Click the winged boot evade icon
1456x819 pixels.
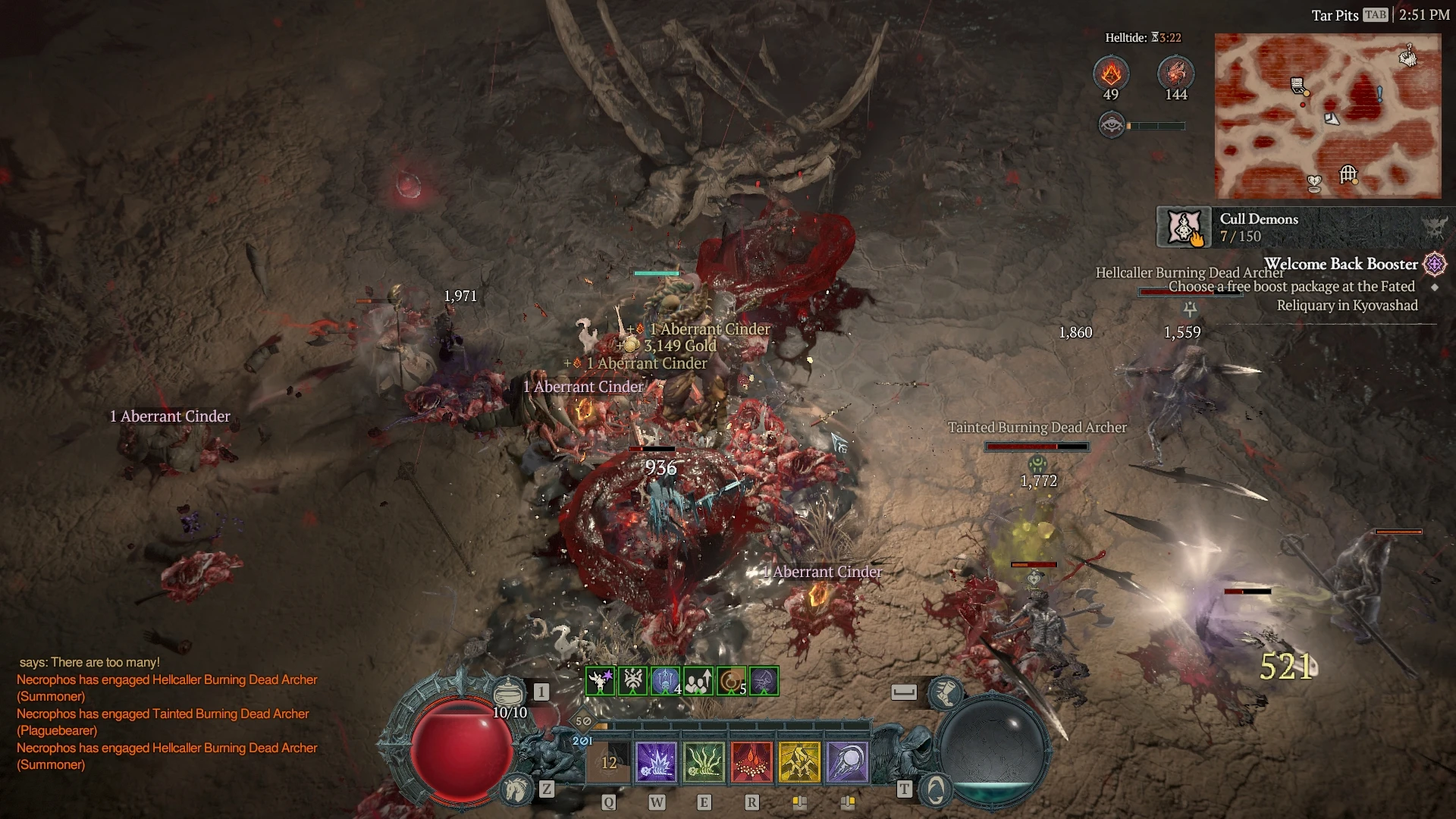[x=946, y=691]
